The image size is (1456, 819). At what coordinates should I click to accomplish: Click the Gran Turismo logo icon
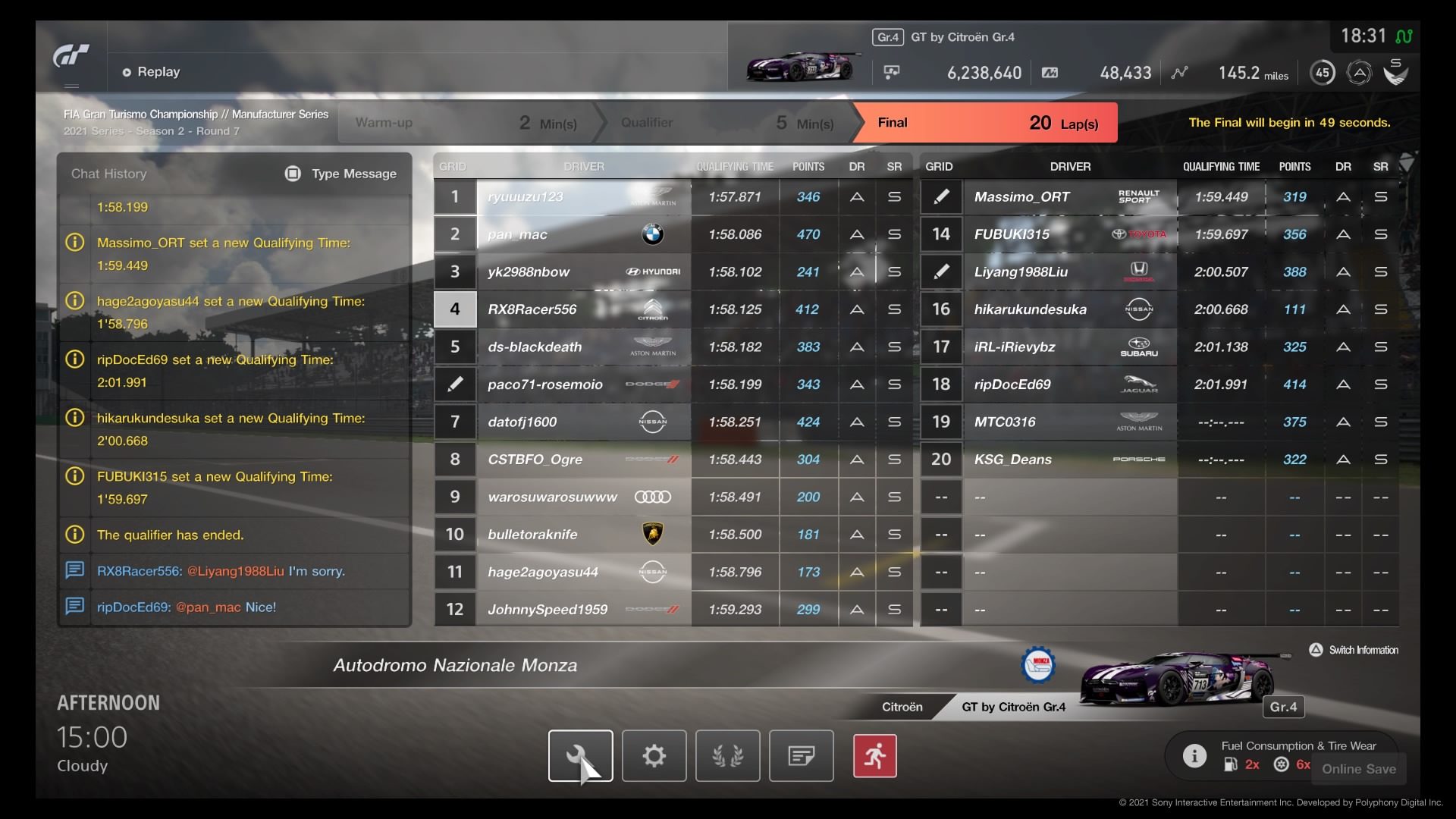tap(71, 57)
